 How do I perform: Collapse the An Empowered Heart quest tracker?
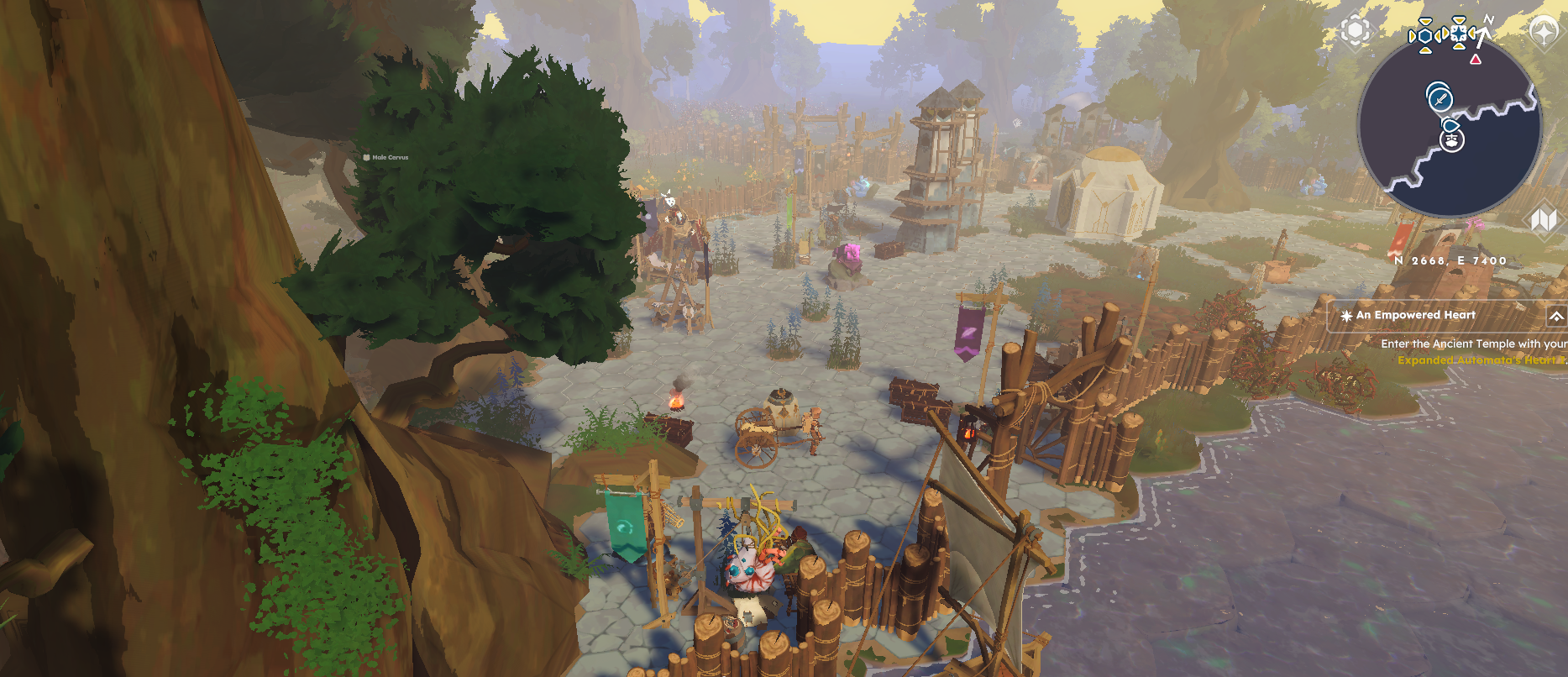[1555, 316]
